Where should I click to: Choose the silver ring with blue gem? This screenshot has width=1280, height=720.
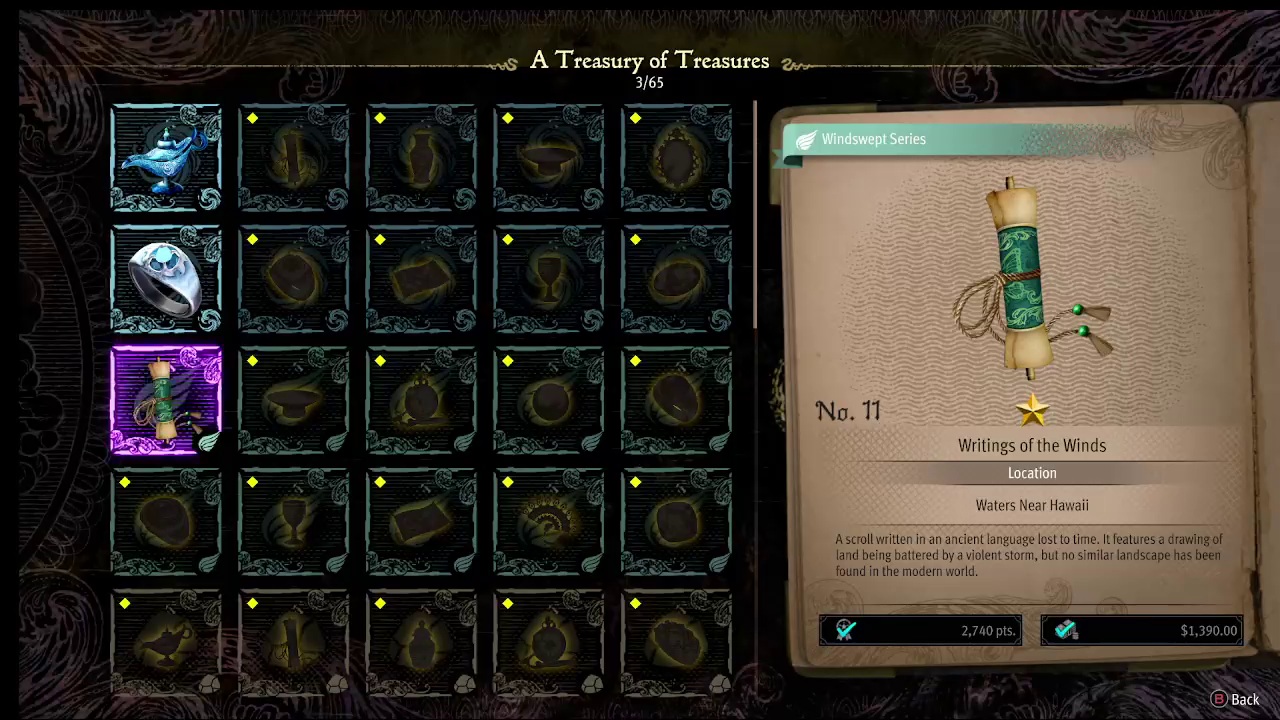[166, 280]
